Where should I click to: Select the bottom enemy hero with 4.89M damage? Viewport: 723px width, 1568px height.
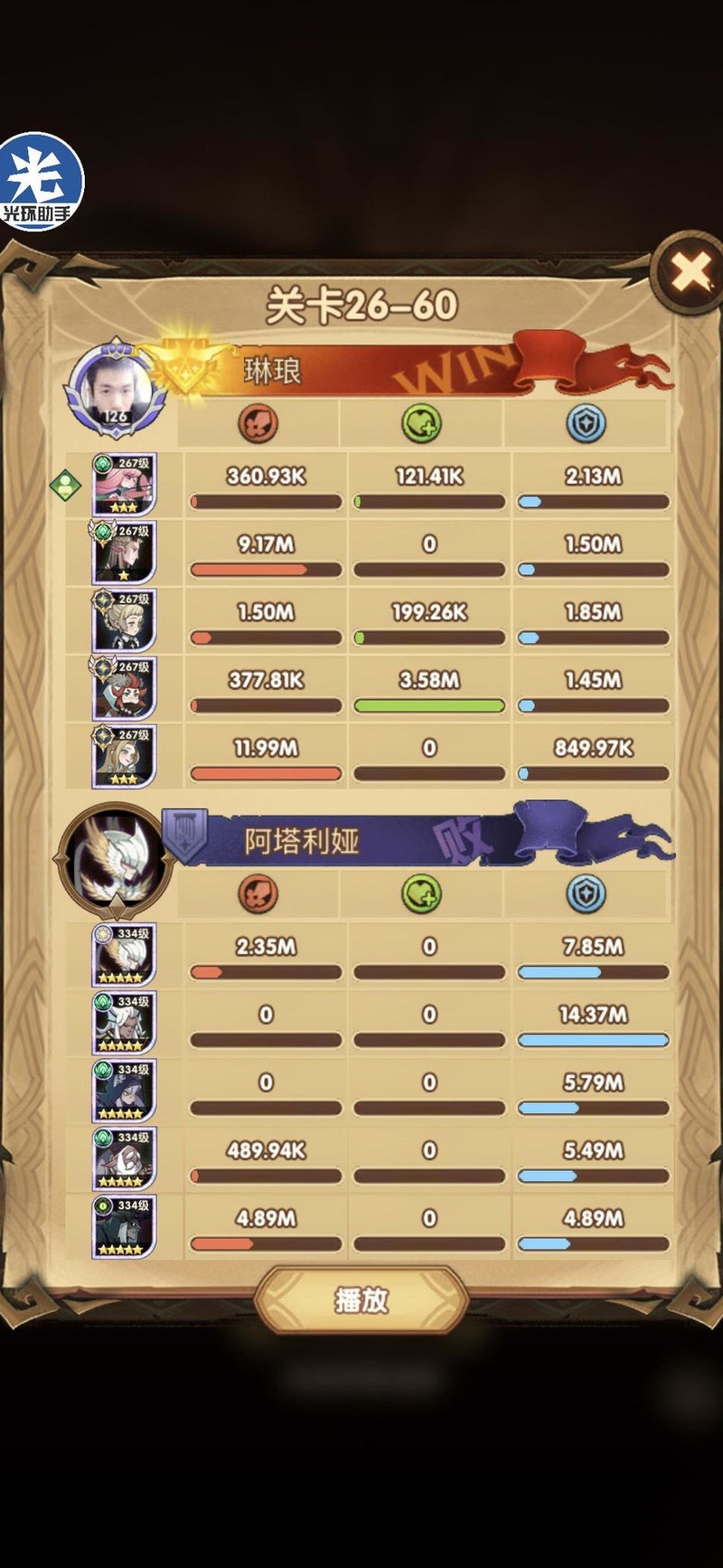(x=124, y=1226)
